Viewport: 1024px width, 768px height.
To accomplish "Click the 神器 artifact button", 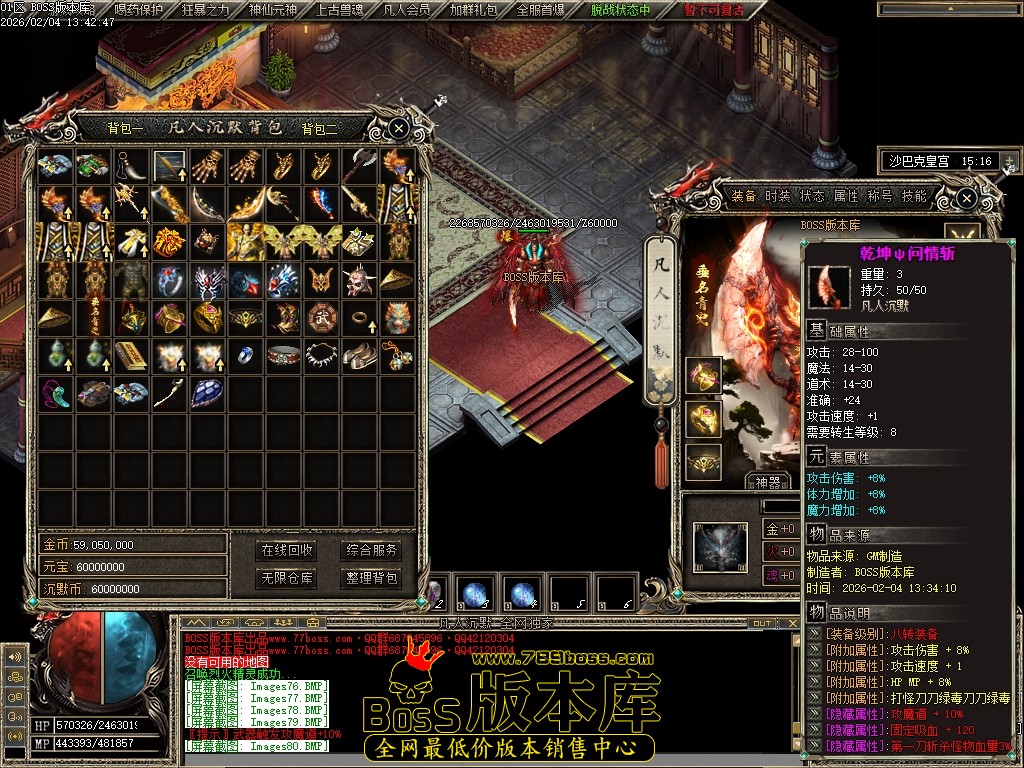I will click(768, 481).
